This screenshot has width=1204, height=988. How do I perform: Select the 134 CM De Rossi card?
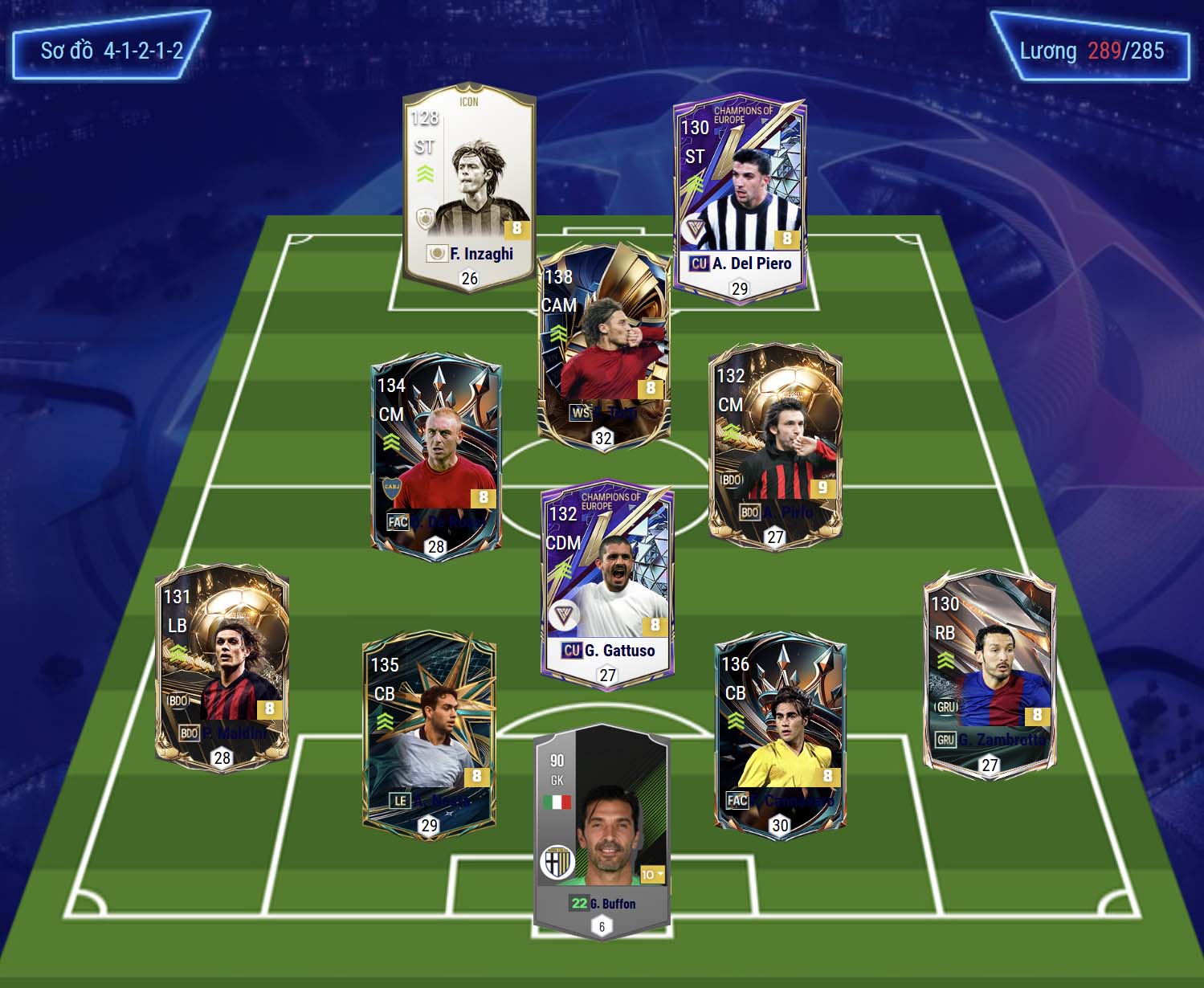[436, 454]
